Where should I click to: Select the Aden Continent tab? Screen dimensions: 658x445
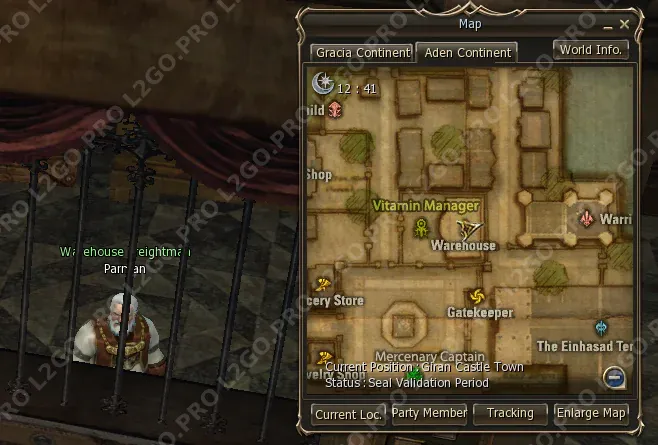(x=465, y=53)
